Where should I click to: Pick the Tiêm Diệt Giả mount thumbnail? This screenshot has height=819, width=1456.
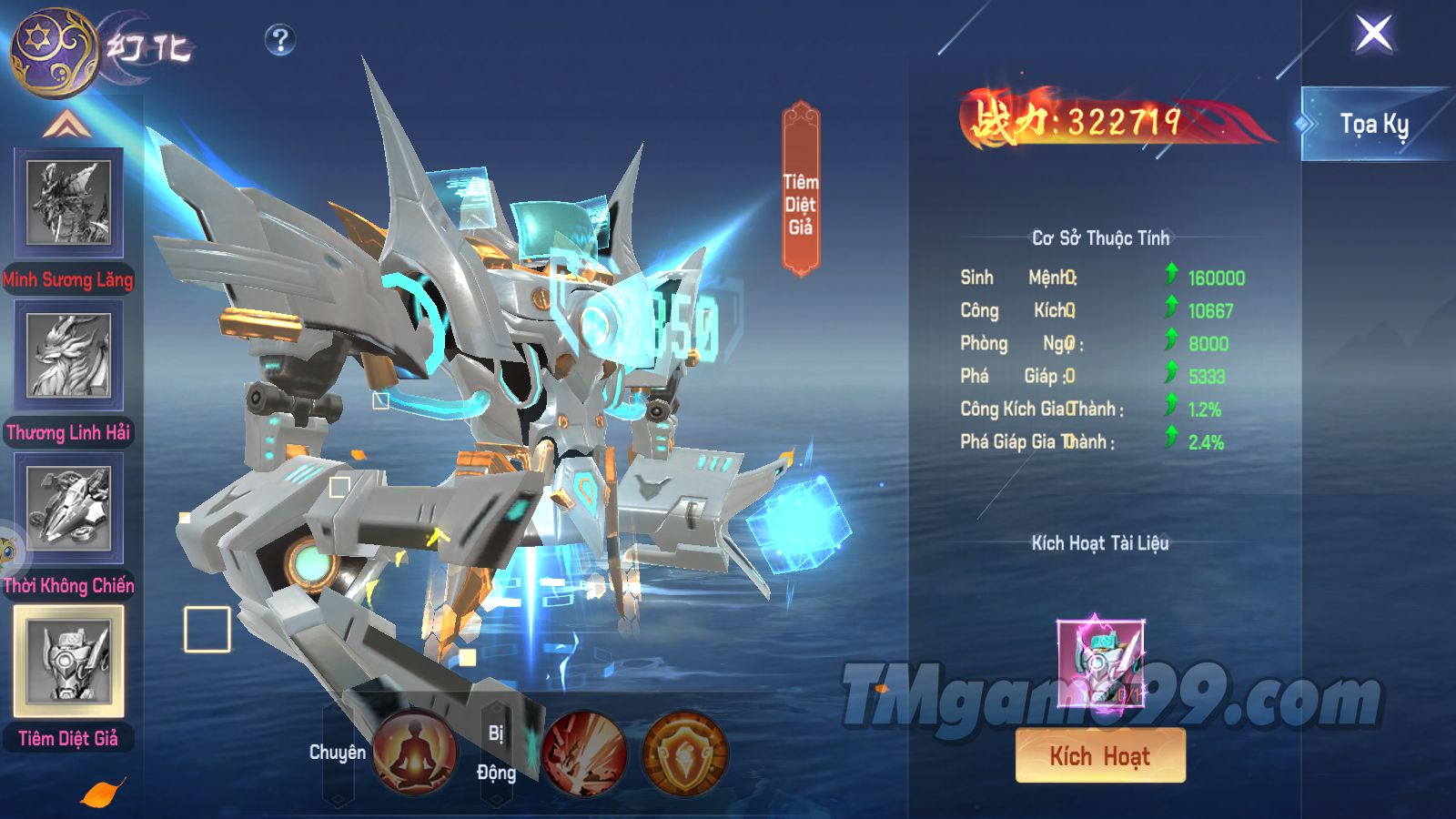[68, 662]
